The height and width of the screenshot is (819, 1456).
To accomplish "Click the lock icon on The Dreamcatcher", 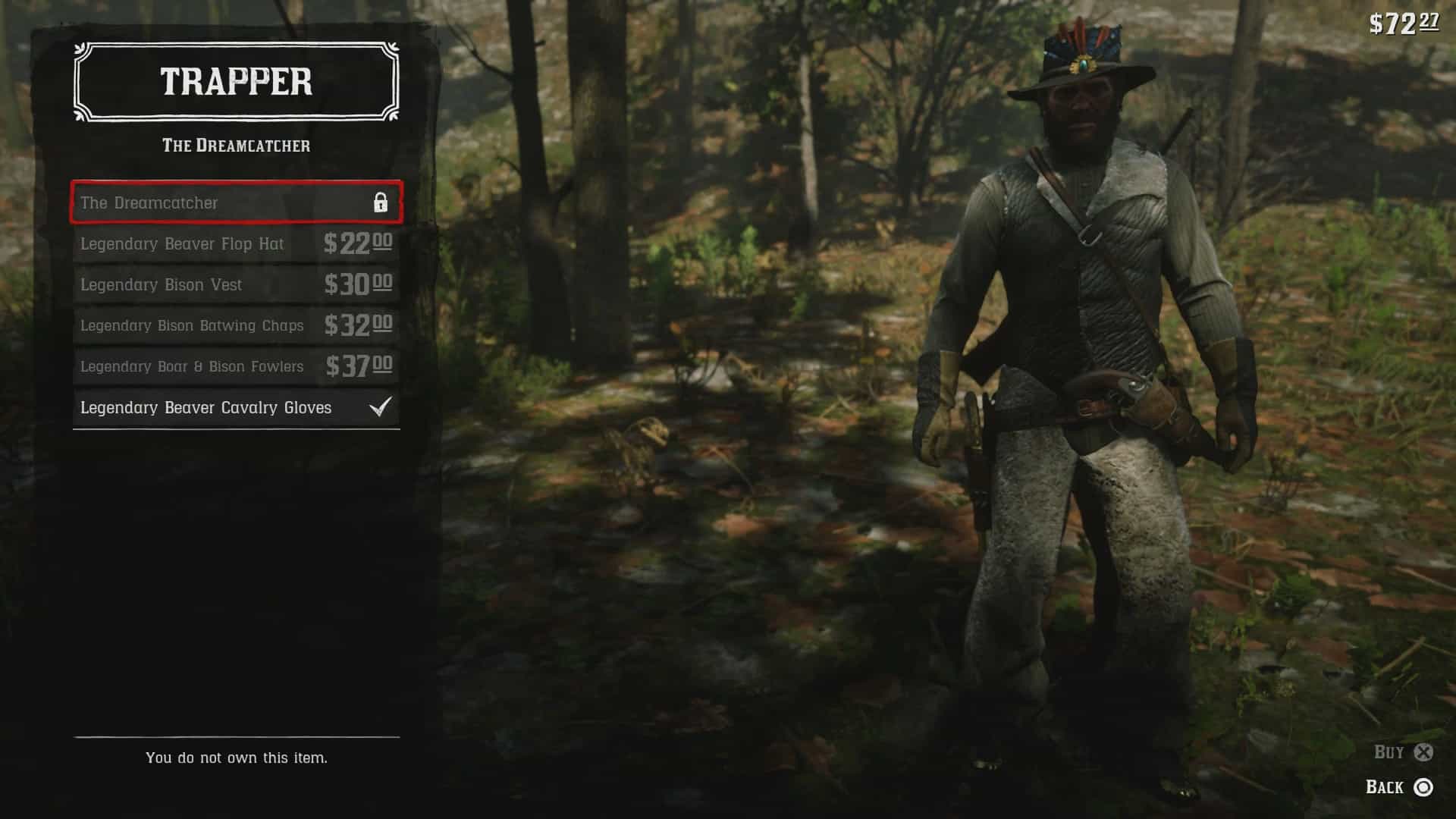I will click(380, 203).
